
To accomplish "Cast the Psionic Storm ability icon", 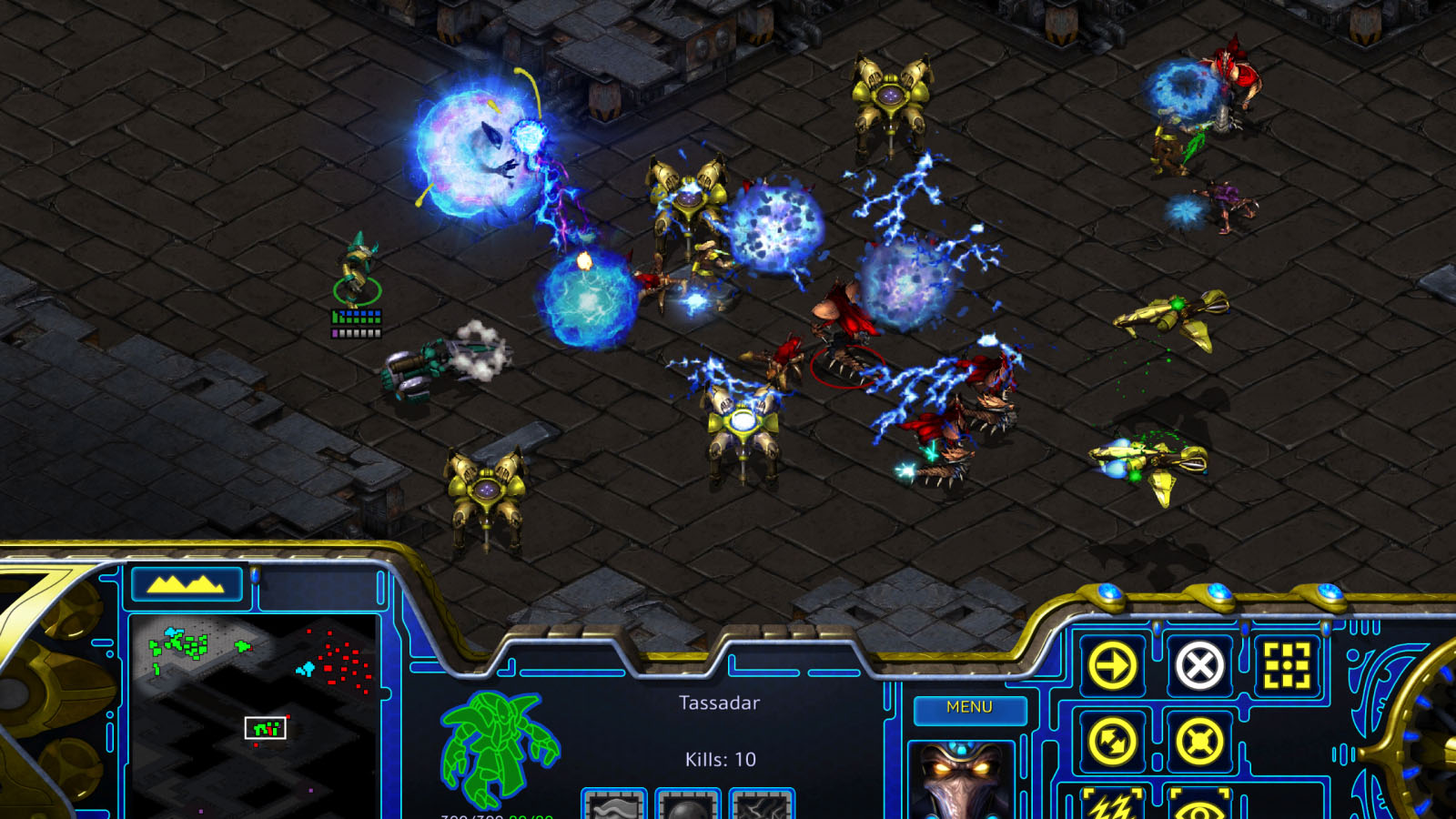I will point(1112,810).
